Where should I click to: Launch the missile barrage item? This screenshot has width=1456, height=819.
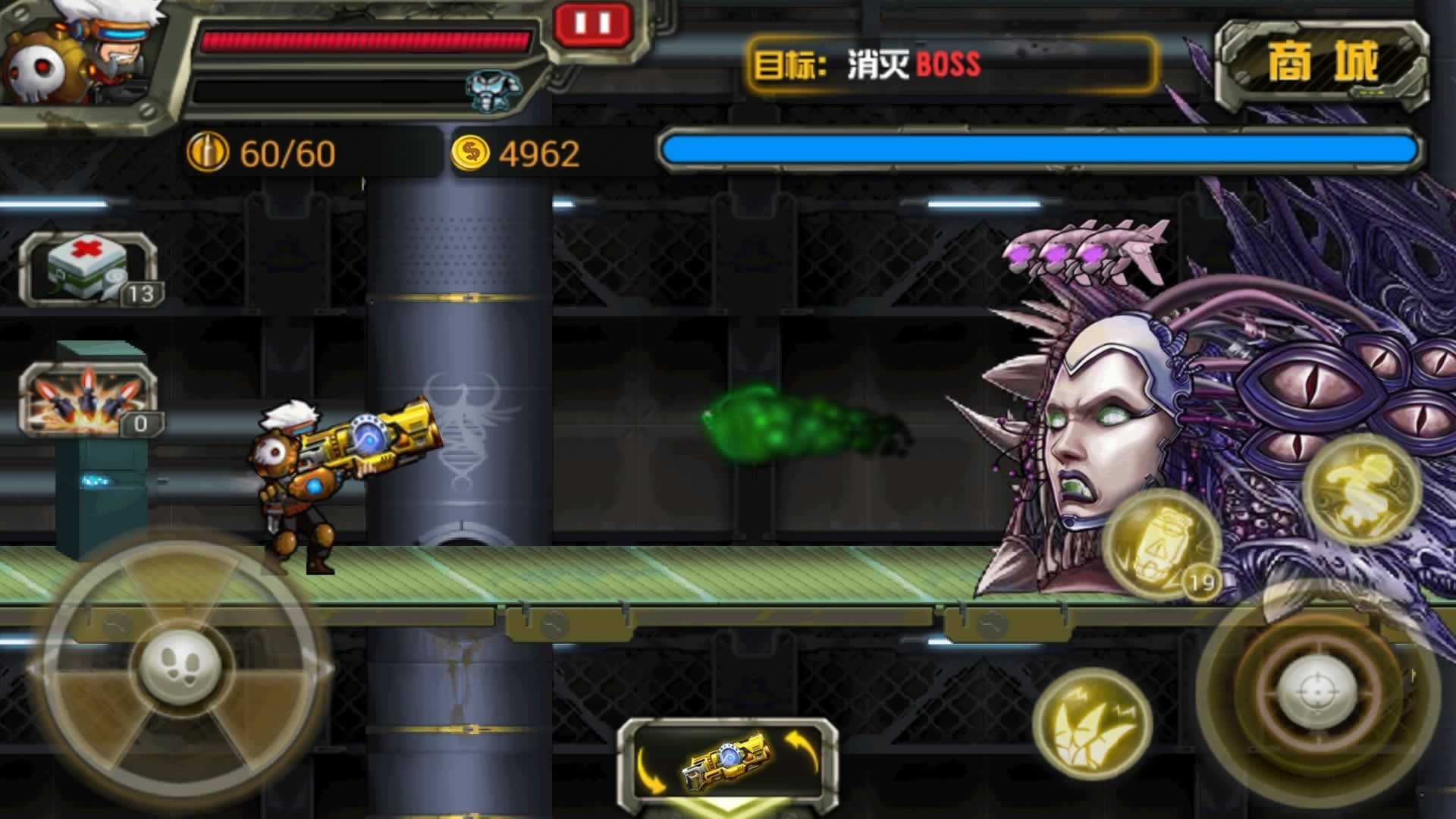point(88,399)
